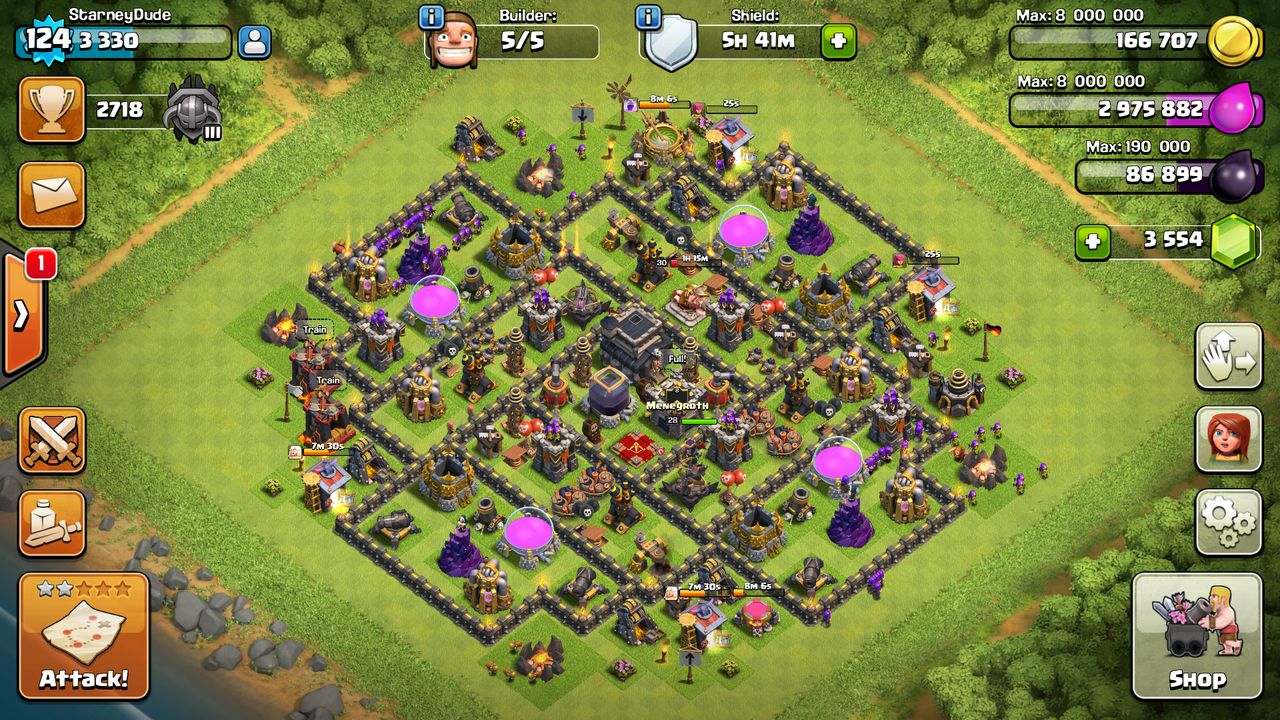Show shield info
The width and height of the screenshot is (1280, 720).
pos(648,18)
